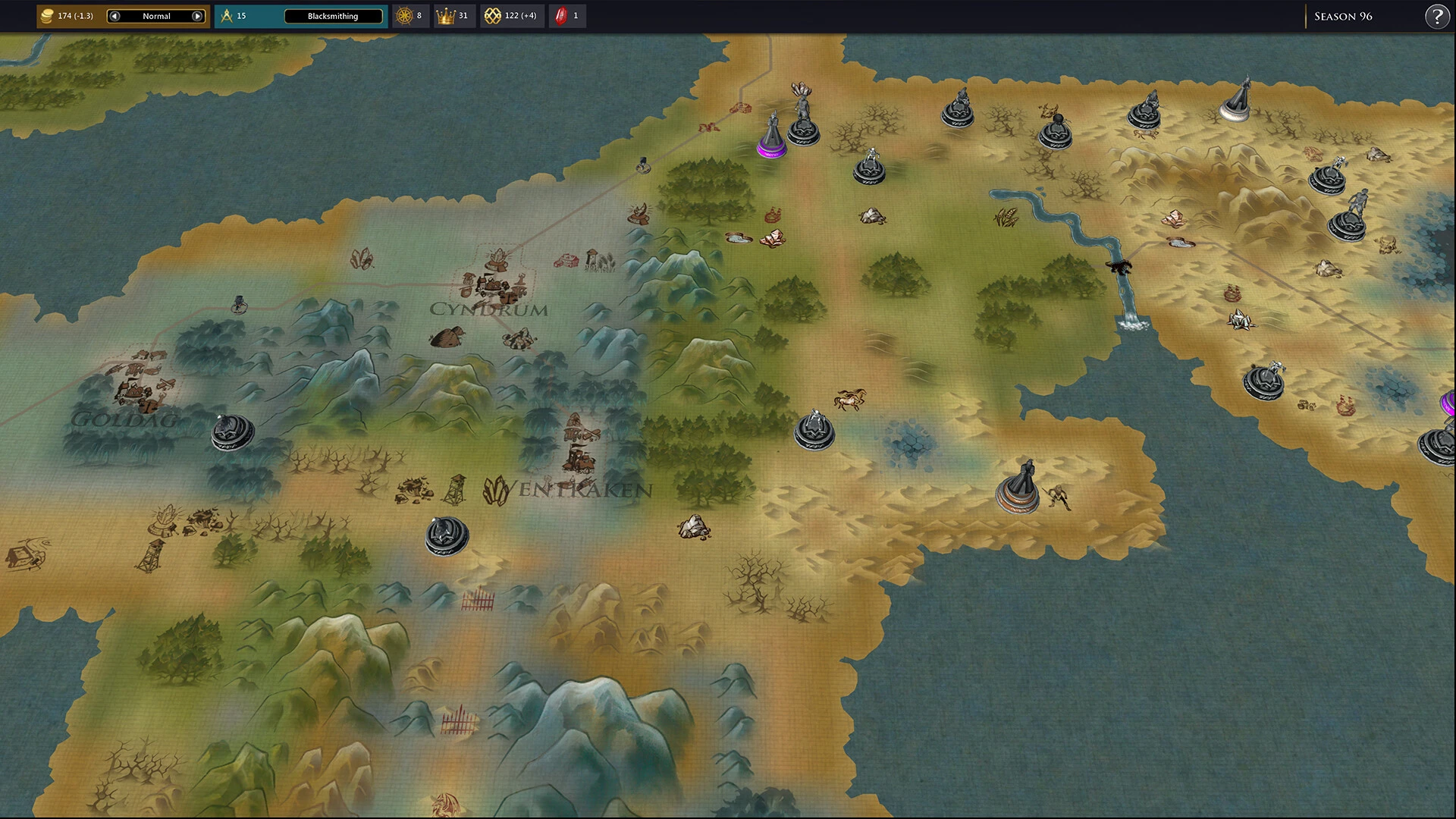The width and height of the screenshot is (1456, 819).
Task: Select the red crystal resource icon
Action: tap(561, 16)
